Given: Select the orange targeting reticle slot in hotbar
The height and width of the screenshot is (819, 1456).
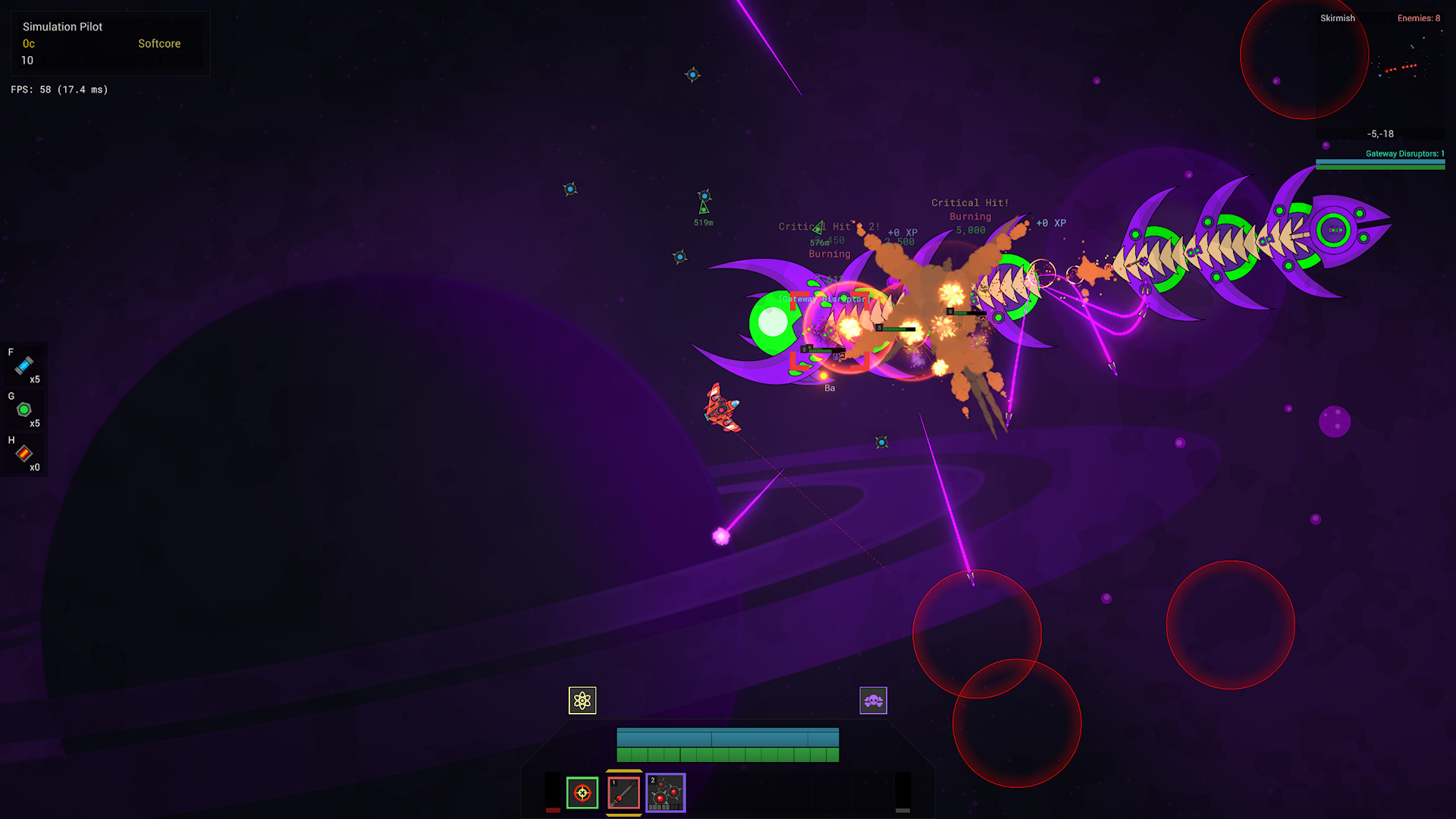Looking at the screenshot, I should pos(582,793).
